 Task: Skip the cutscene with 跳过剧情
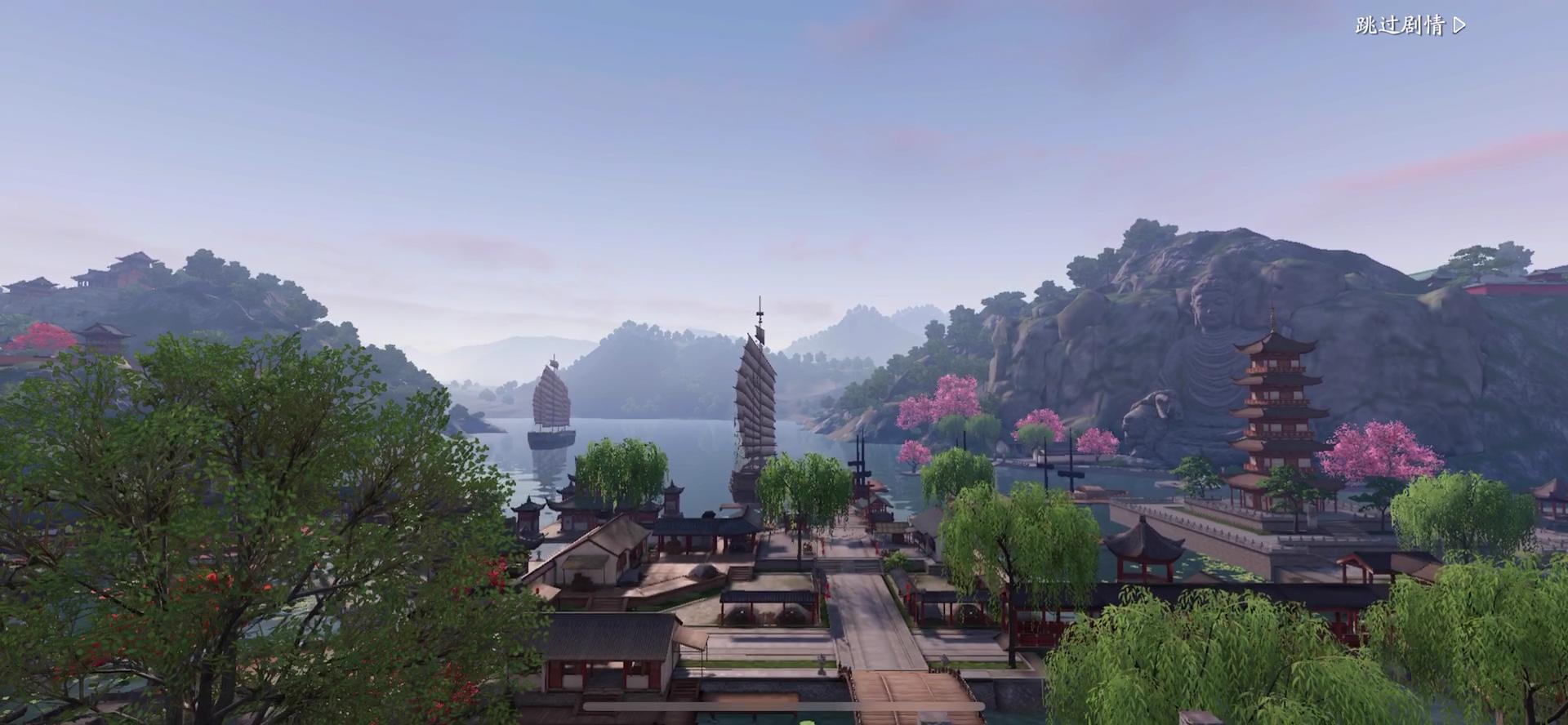pyautogui.click(x=1410, y=25)
